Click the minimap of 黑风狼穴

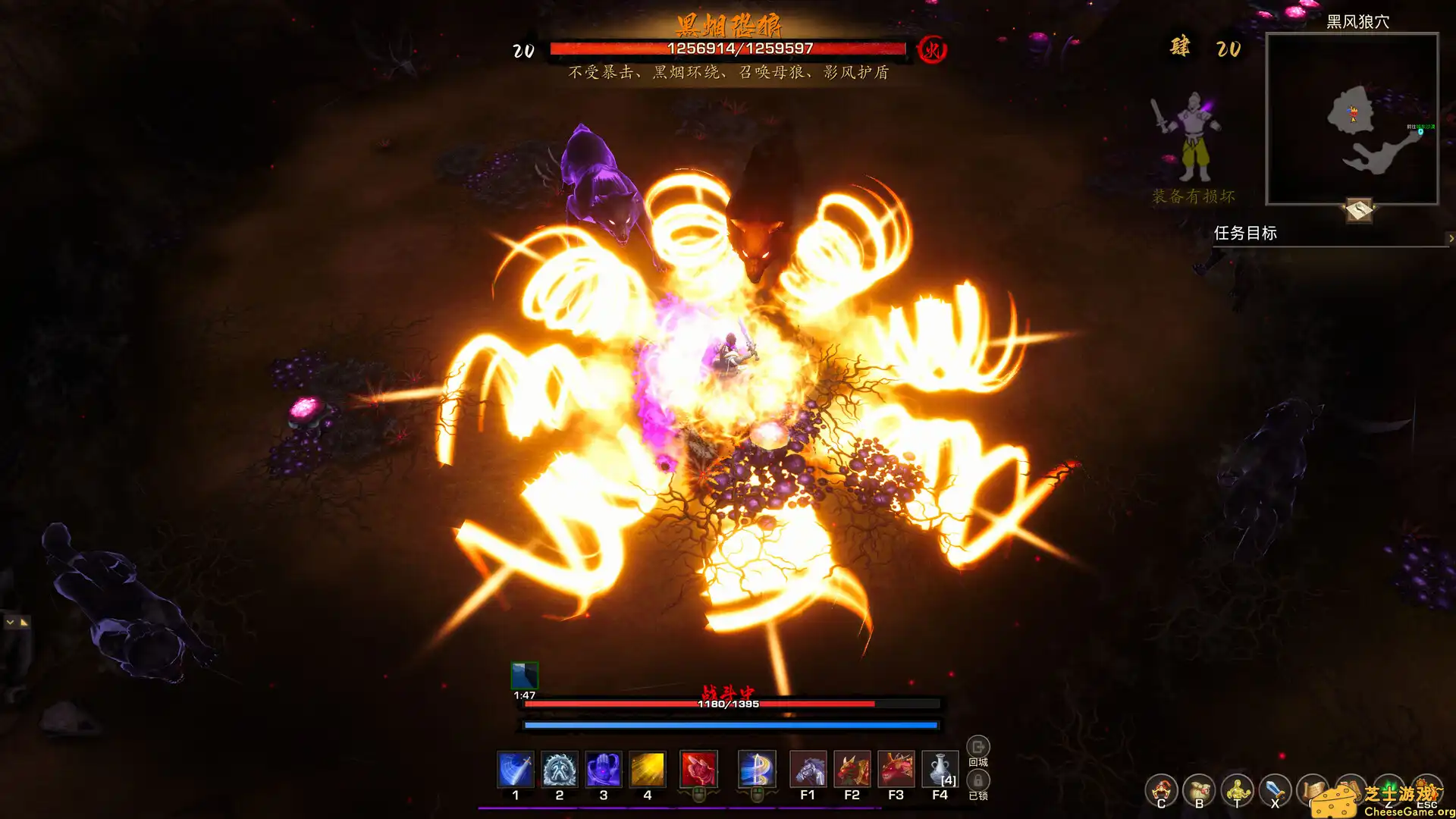pos(1352,119)
